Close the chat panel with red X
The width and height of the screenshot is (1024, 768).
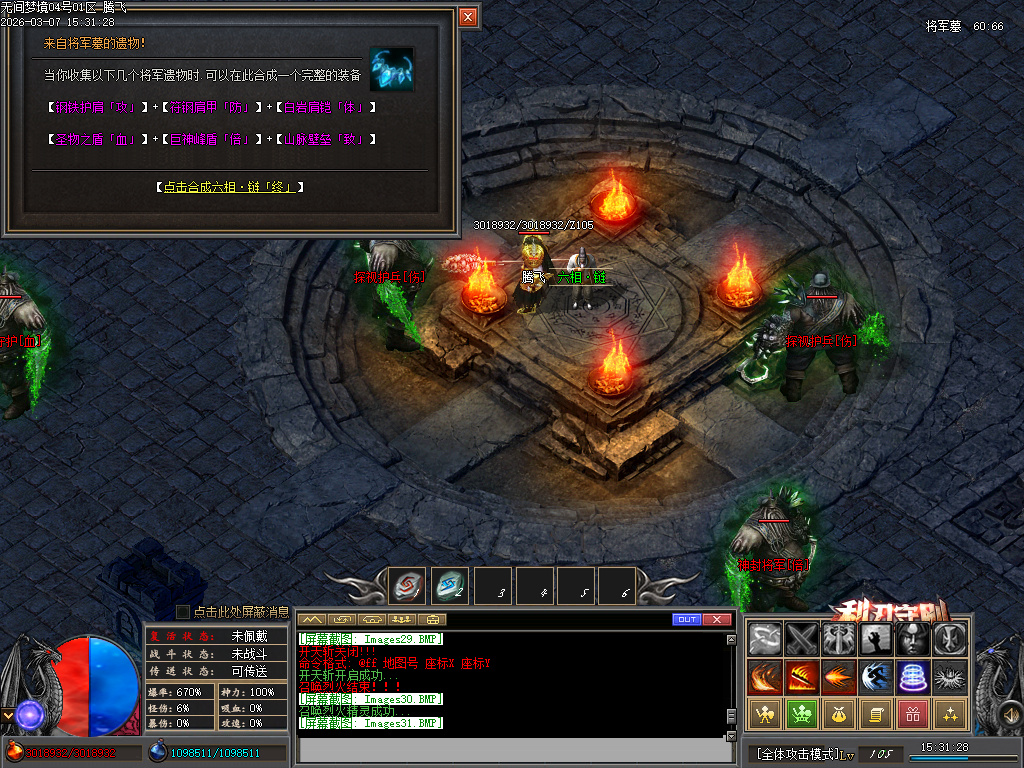tap(717, 620)
